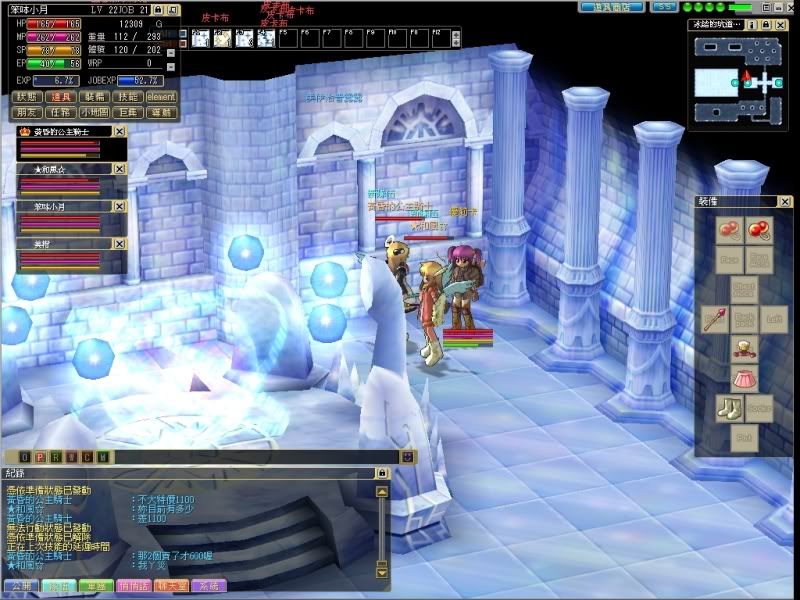The height and width of the screenshot is (600, 800).
Task: Open the 裝備 equipment button
Action: coord(95,98)
